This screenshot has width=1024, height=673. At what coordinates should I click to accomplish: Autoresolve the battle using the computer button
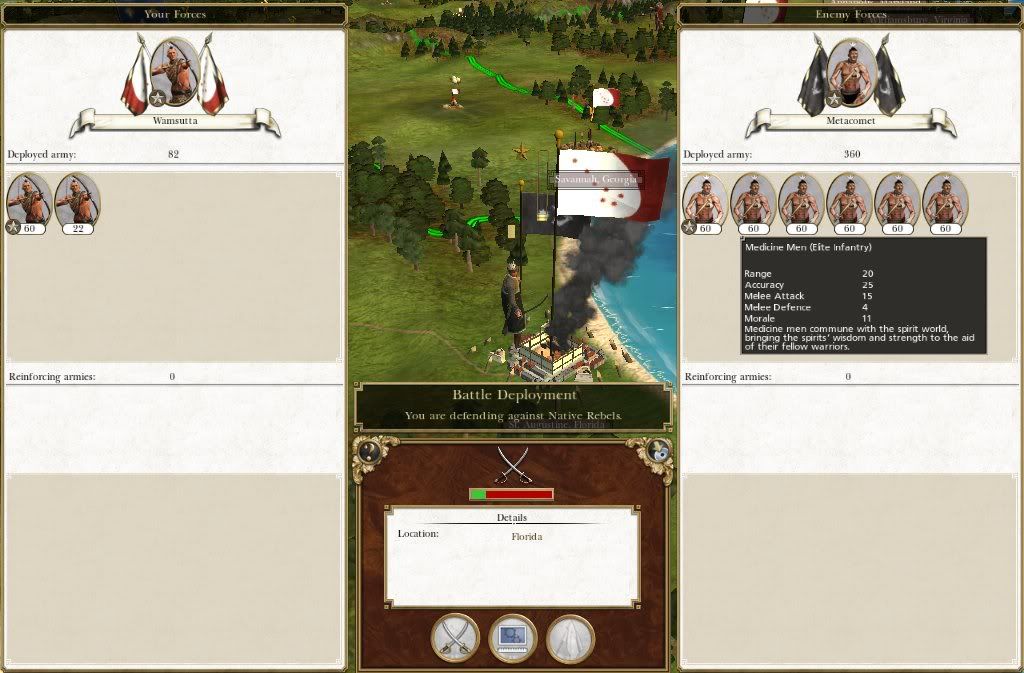click(513, 637)
